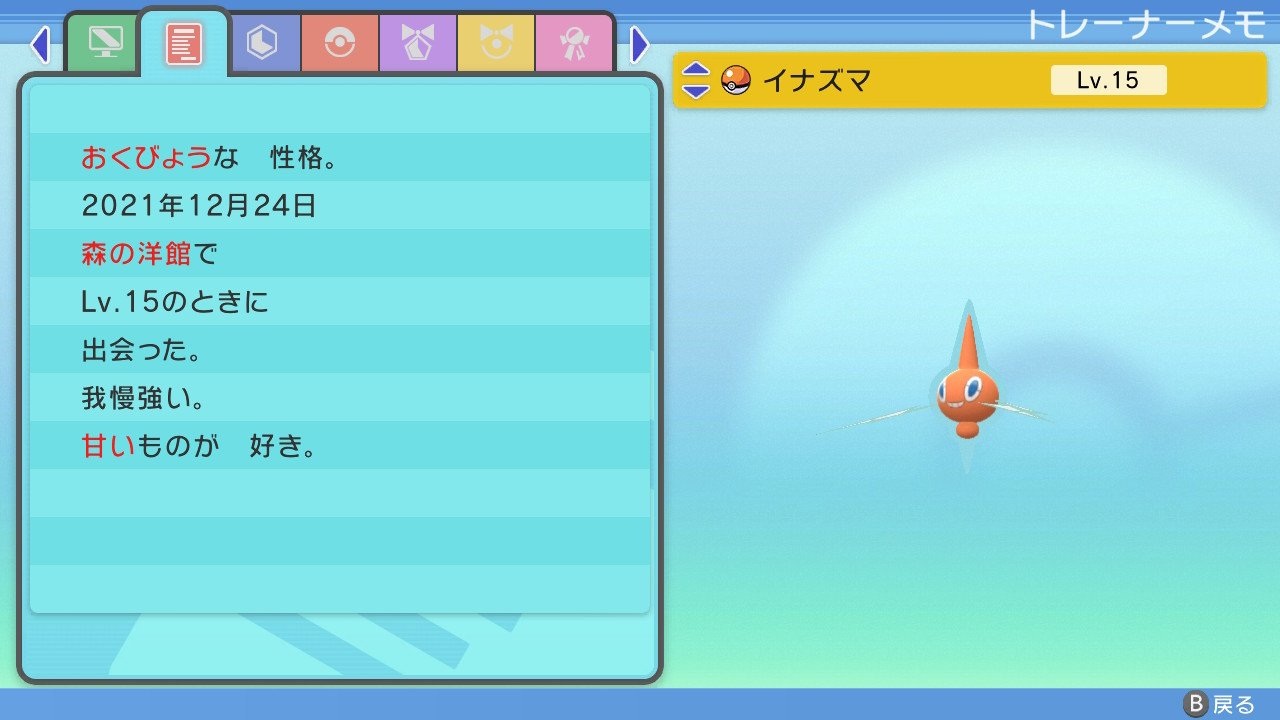
Task: Click the right blue page arrow
Action: point(638,44)
